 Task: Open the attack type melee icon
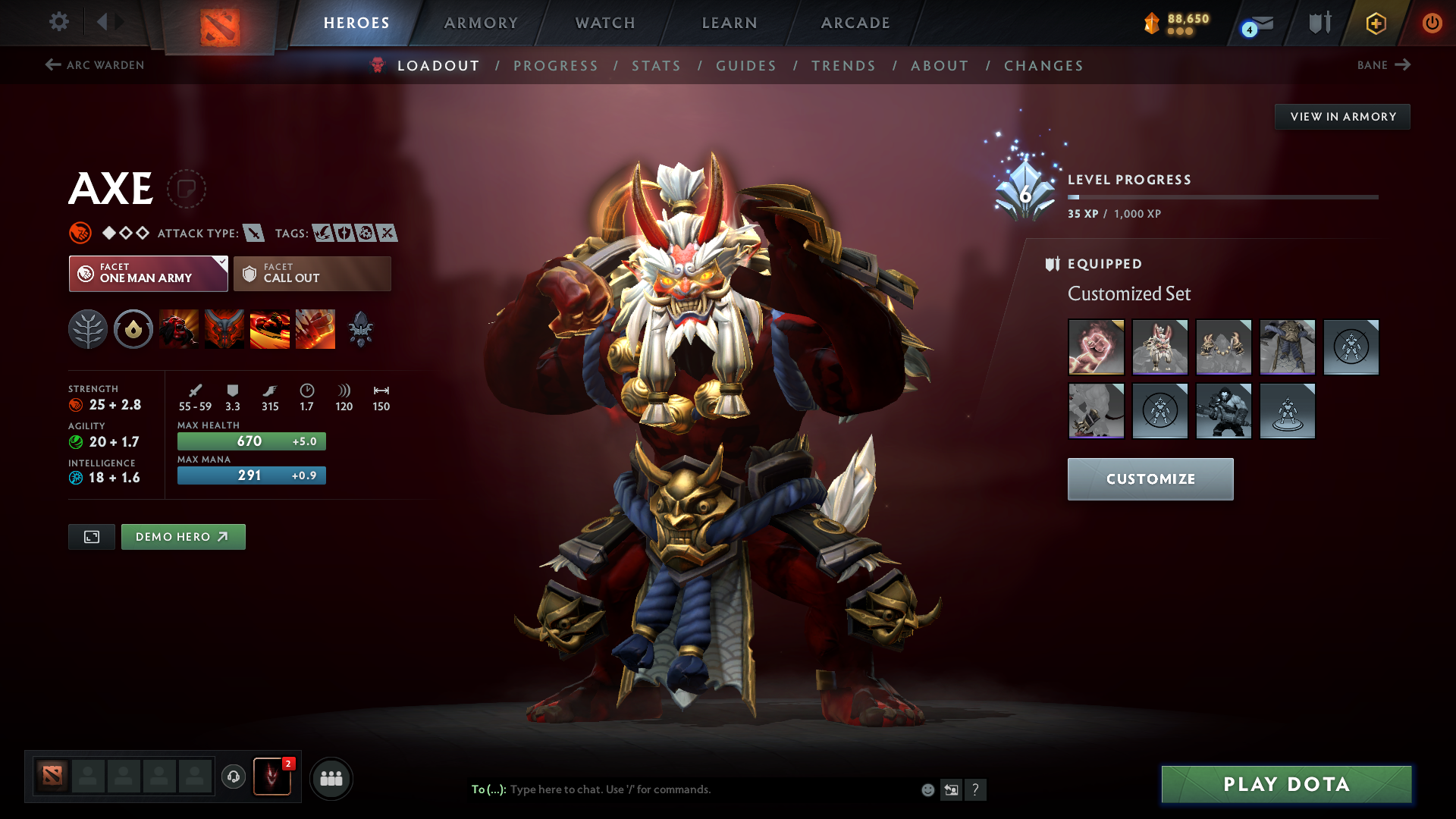pyautogui.click(x=253, y=233)
